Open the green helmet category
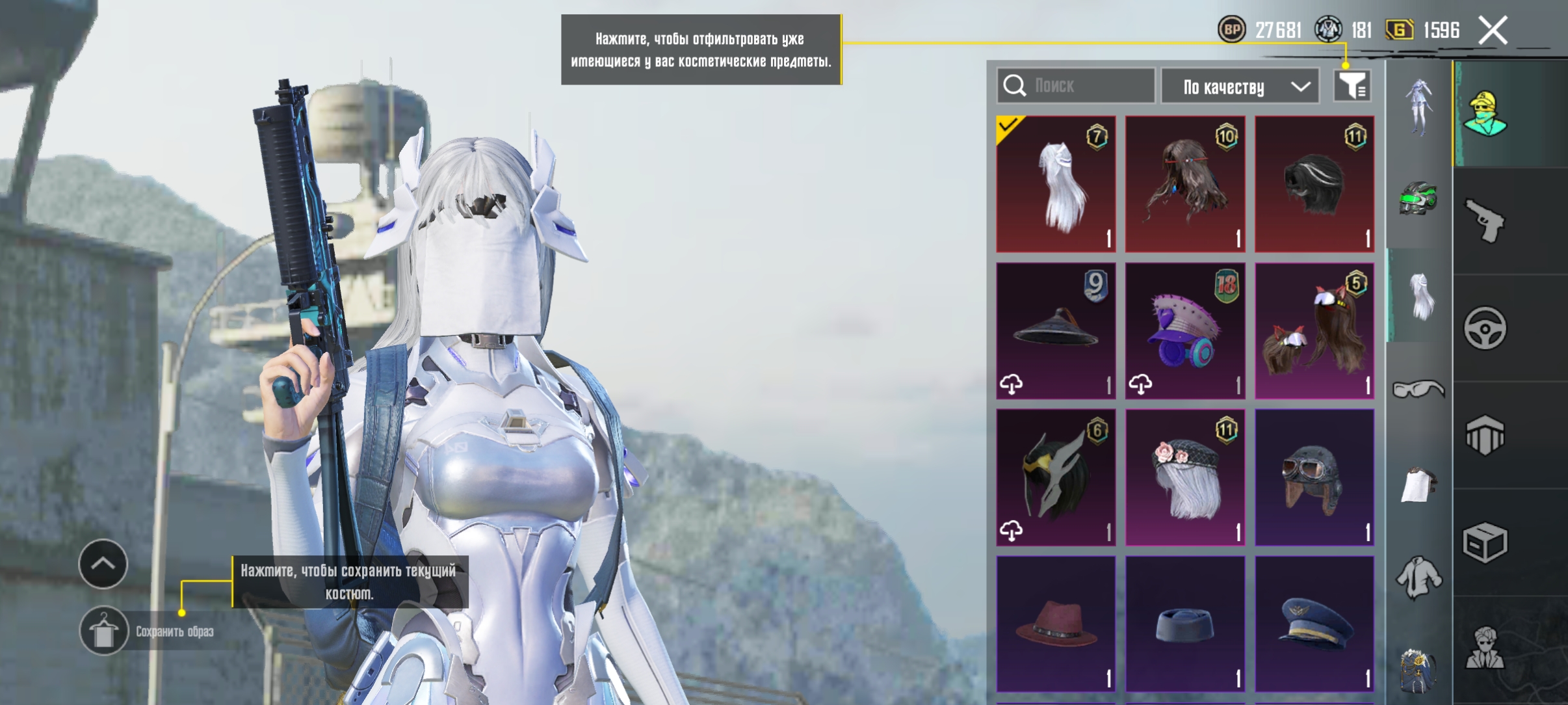The width and height of the screenshot is (1568, 705). click(x=1418, y=198)
